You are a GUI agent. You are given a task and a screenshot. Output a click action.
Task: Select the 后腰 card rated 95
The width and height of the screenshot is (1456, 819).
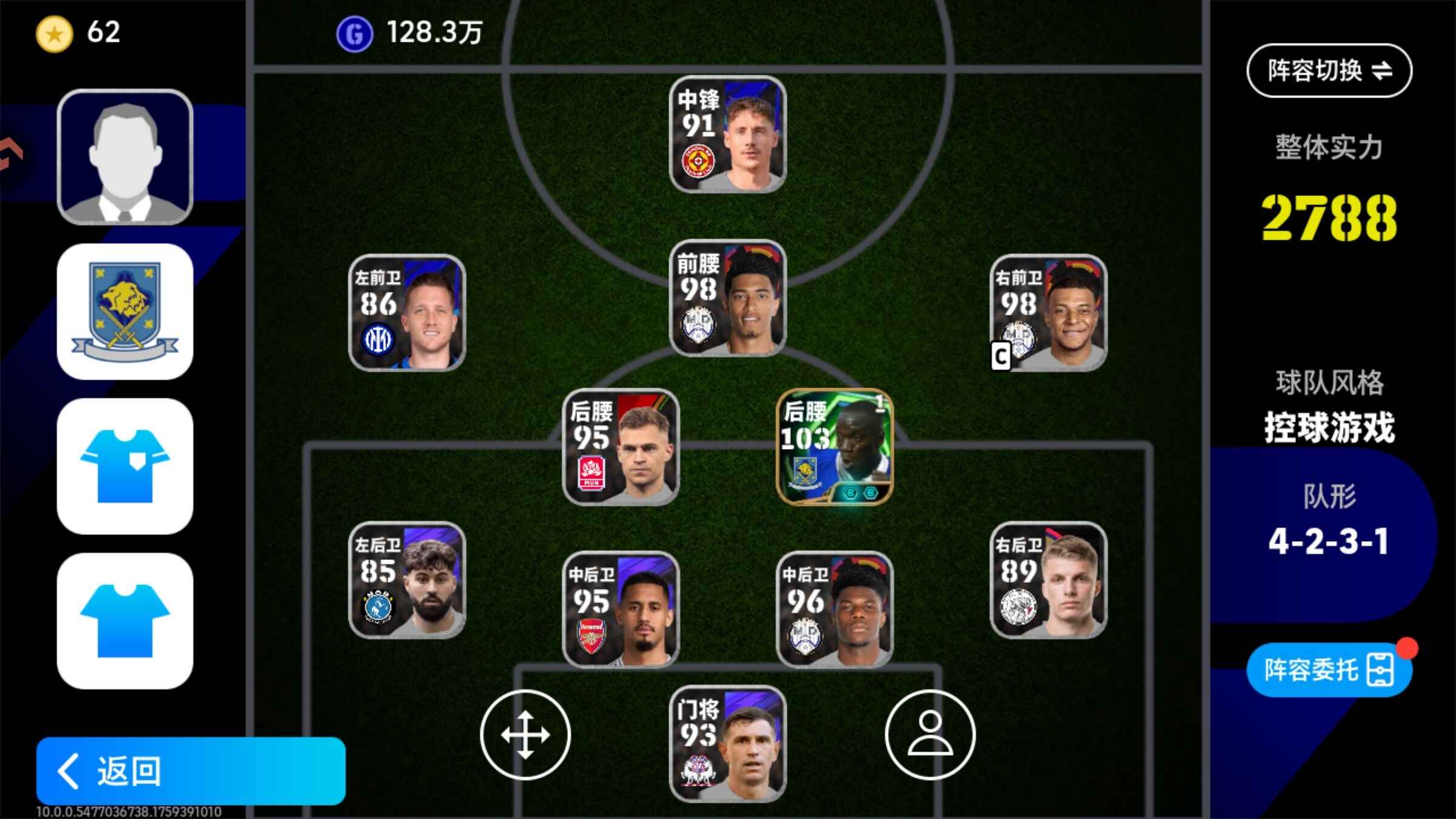click(x=621, y=447)
